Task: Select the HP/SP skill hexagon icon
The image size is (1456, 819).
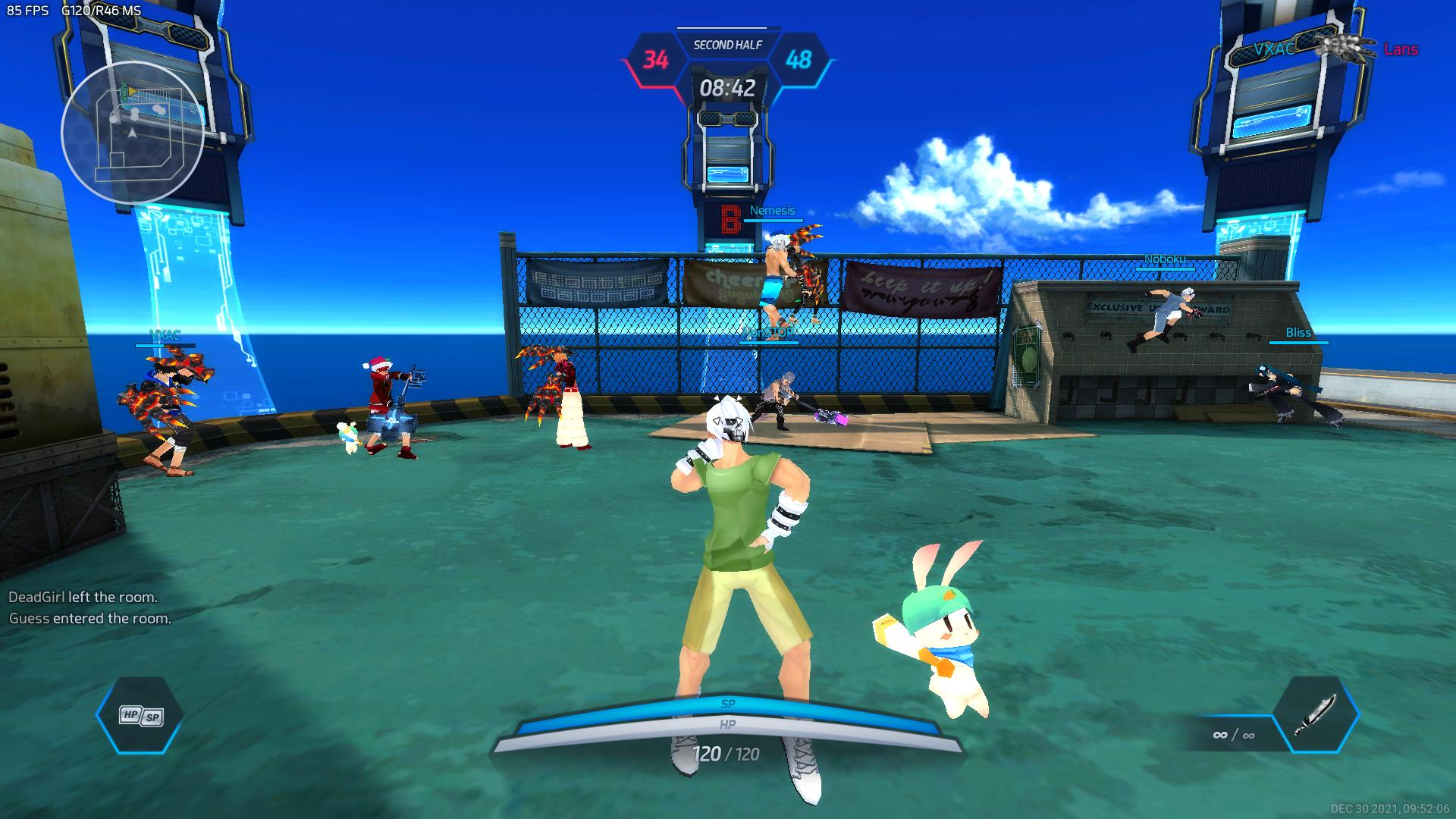Action: [140, 716]
